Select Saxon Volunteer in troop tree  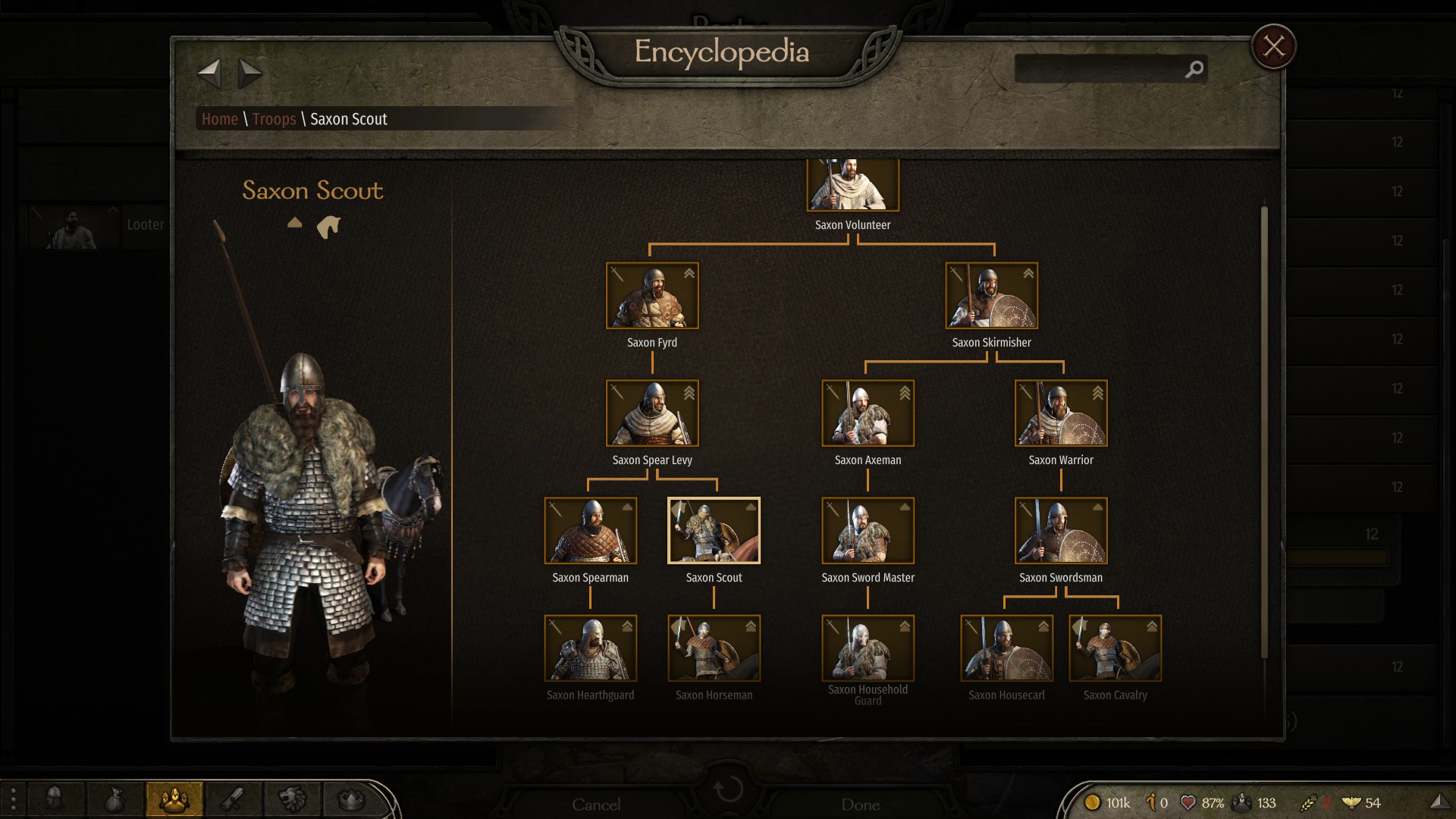click(x=852, y=185)
